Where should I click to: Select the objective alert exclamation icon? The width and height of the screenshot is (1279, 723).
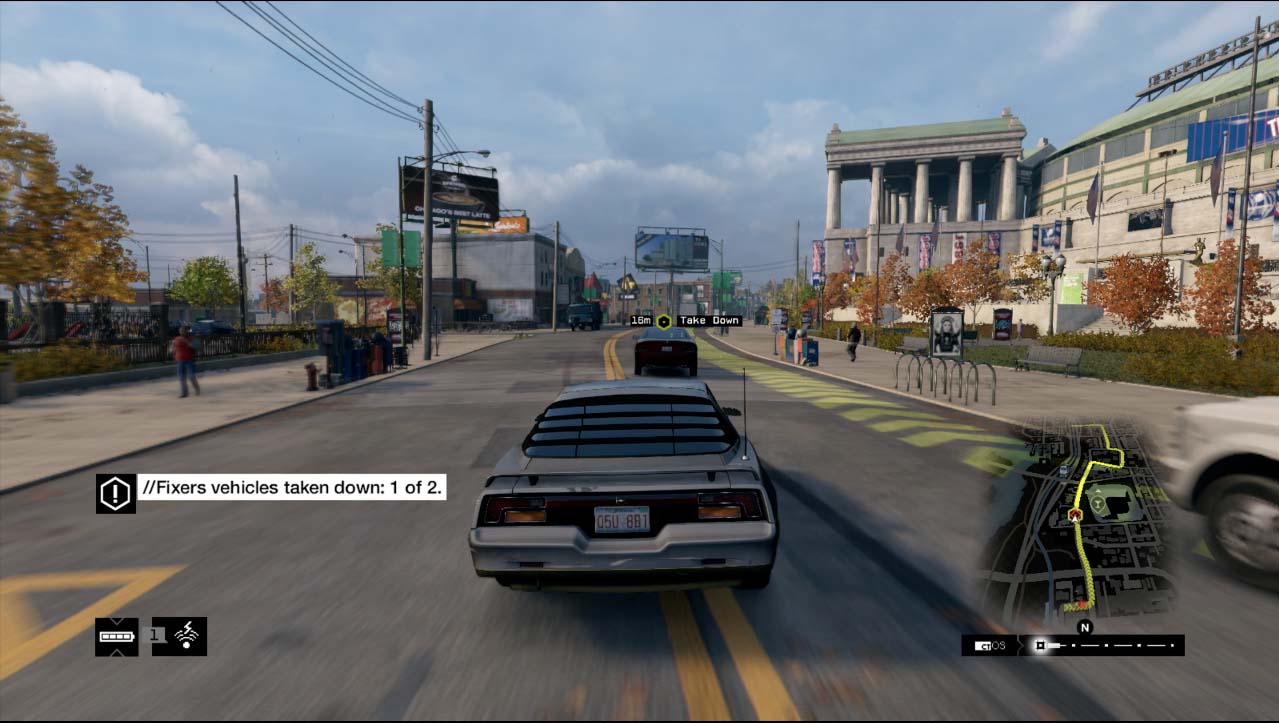pyautogui.click(x=116, y=493)
